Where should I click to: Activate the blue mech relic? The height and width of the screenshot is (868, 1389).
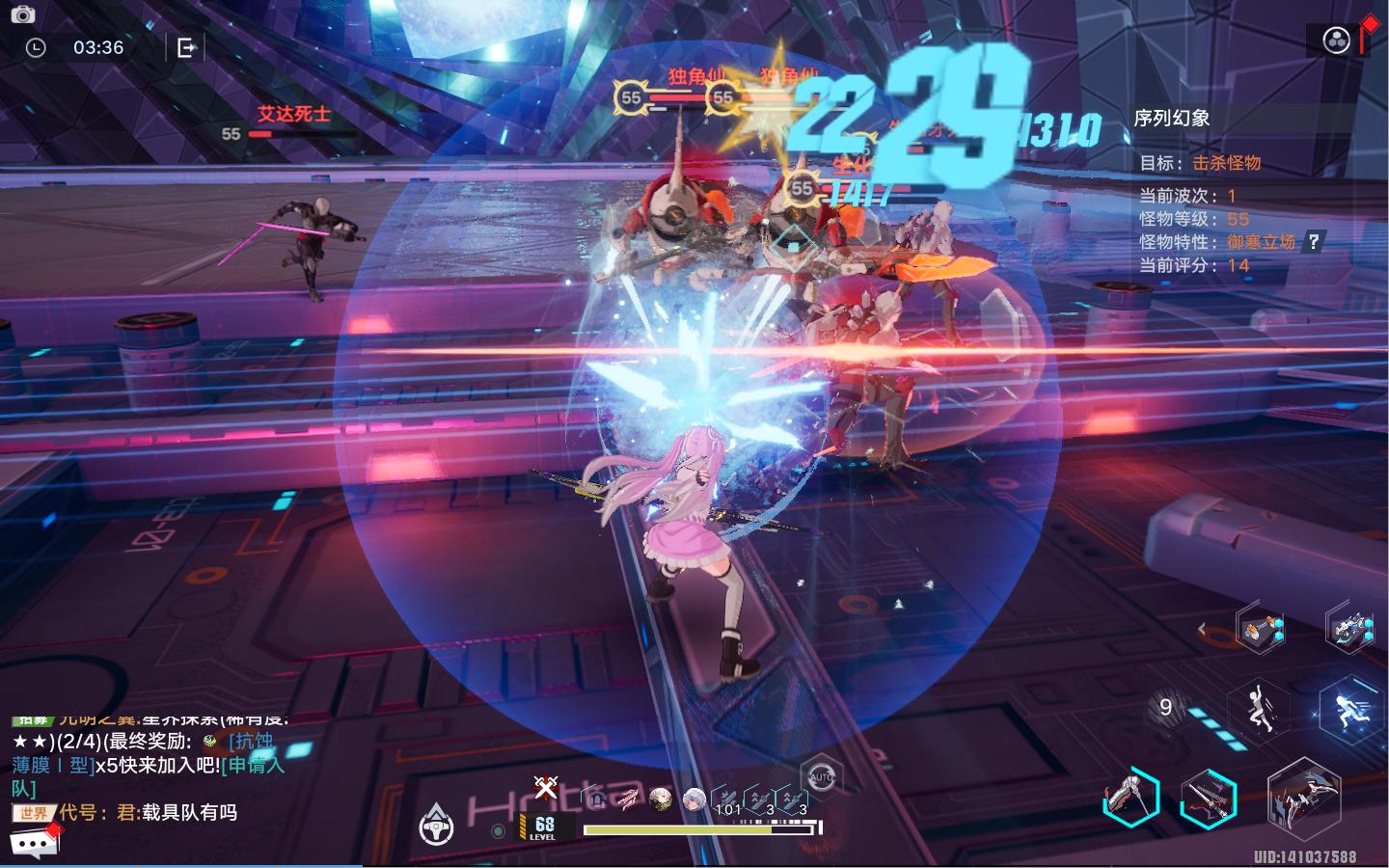pyautogui.click(x=1348, y=629)
